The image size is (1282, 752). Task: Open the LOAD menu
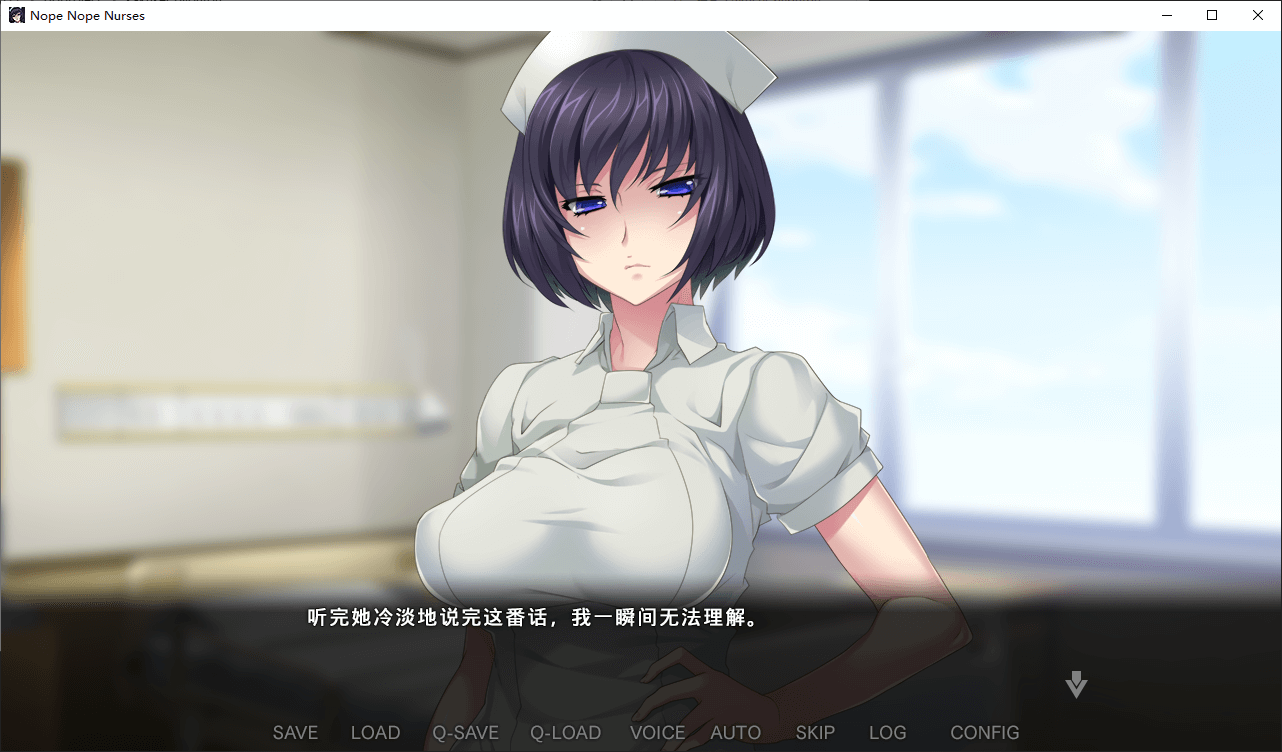(x=375, y=733)
